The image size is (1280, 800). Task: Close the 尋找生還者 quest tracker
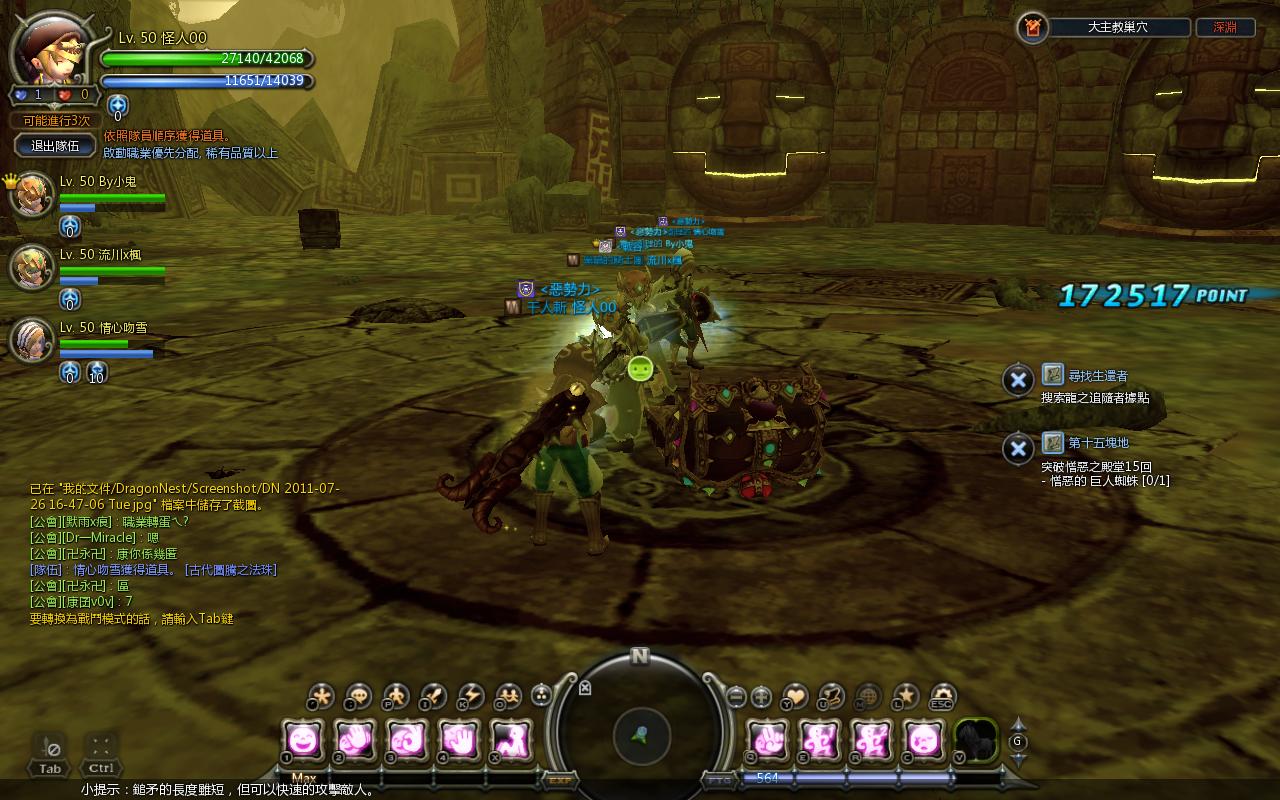point(1017,380)
